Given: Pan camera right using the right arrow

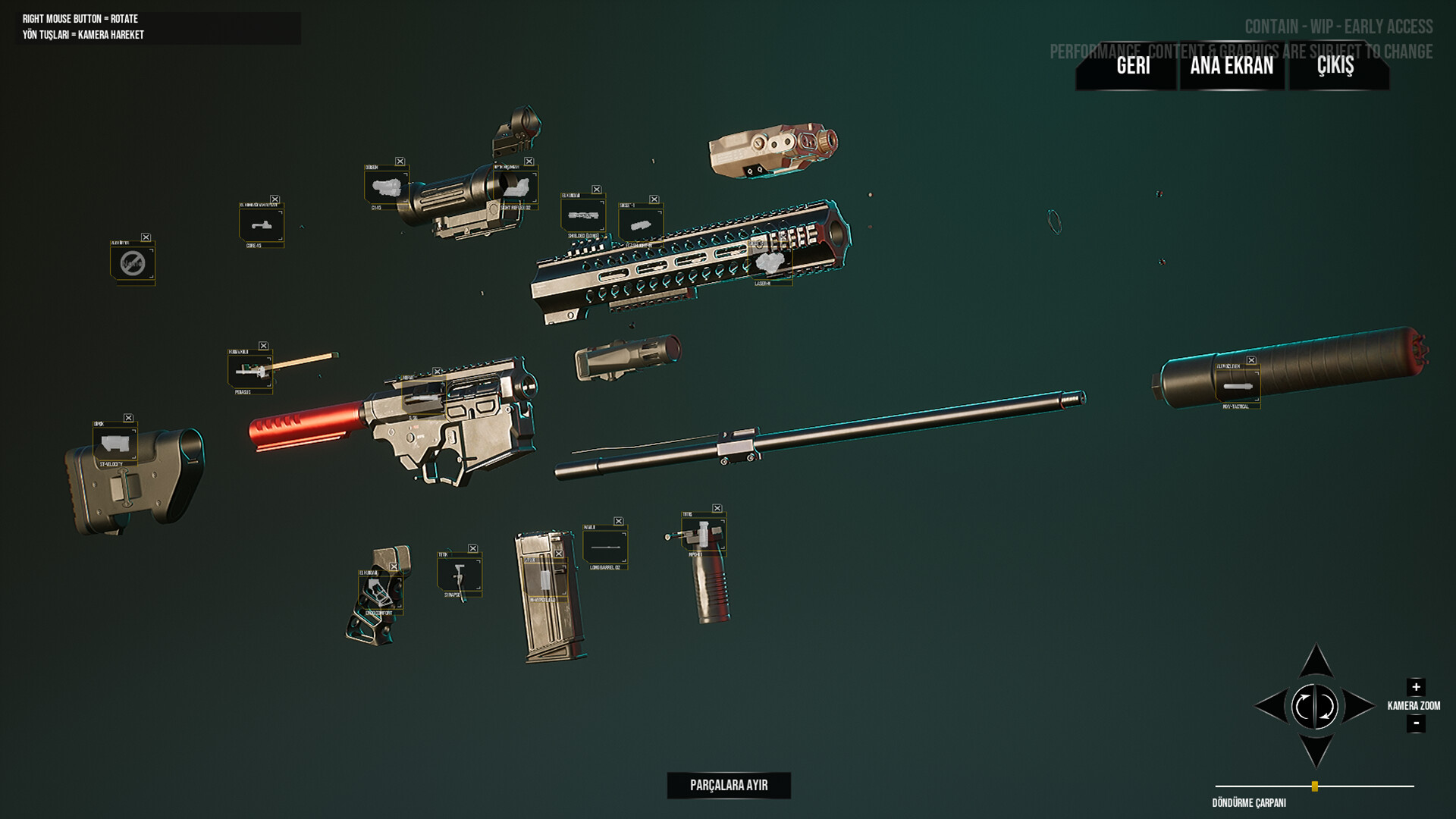Looking at the screenshot, I should point(1359,706).
